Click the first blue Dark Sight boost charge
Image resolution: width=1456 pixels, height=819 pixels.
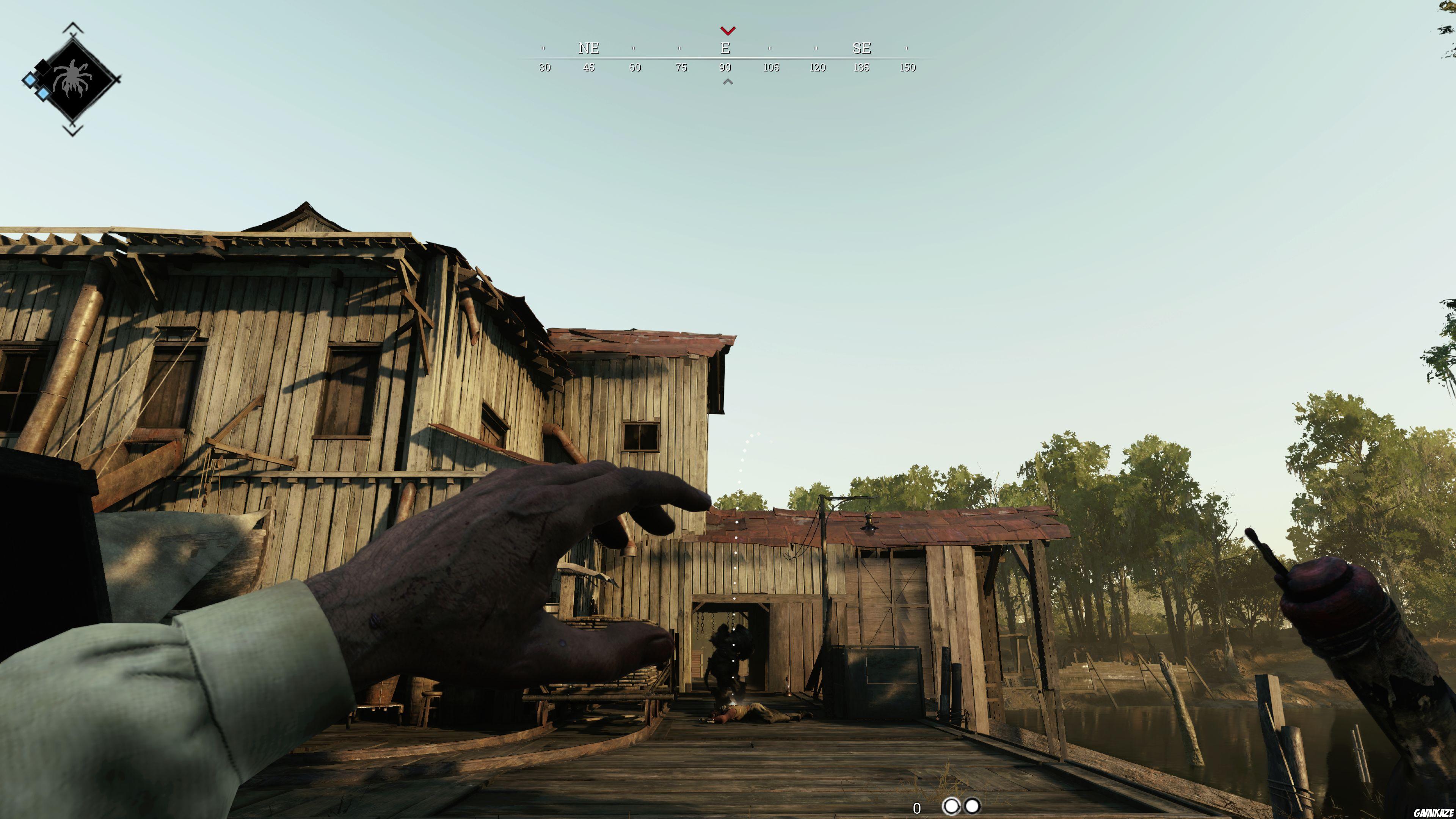(x=30, y=82)
